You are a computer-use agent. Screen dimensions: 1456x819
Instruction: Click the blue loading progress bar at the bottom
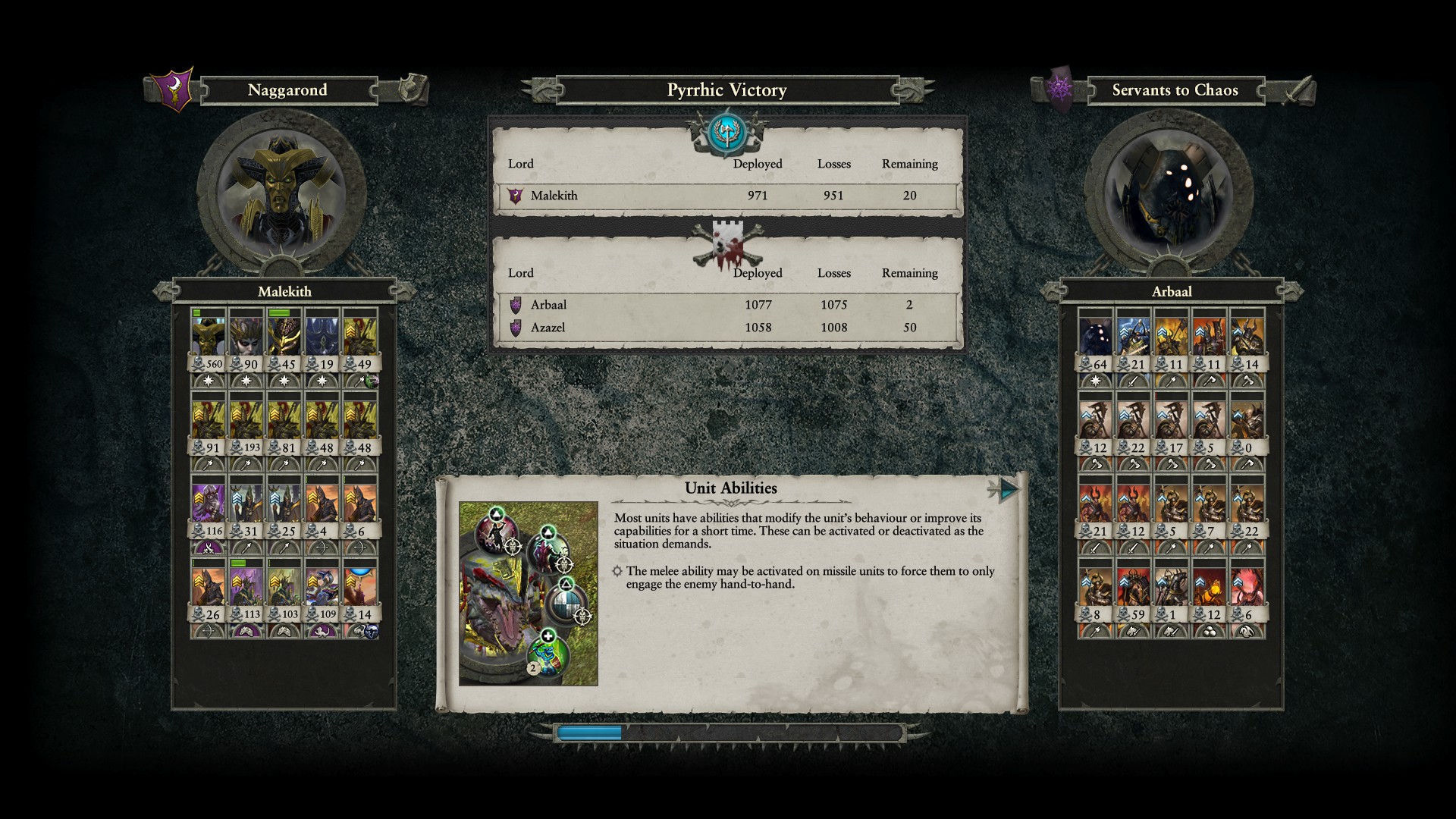tap(590, 733)
